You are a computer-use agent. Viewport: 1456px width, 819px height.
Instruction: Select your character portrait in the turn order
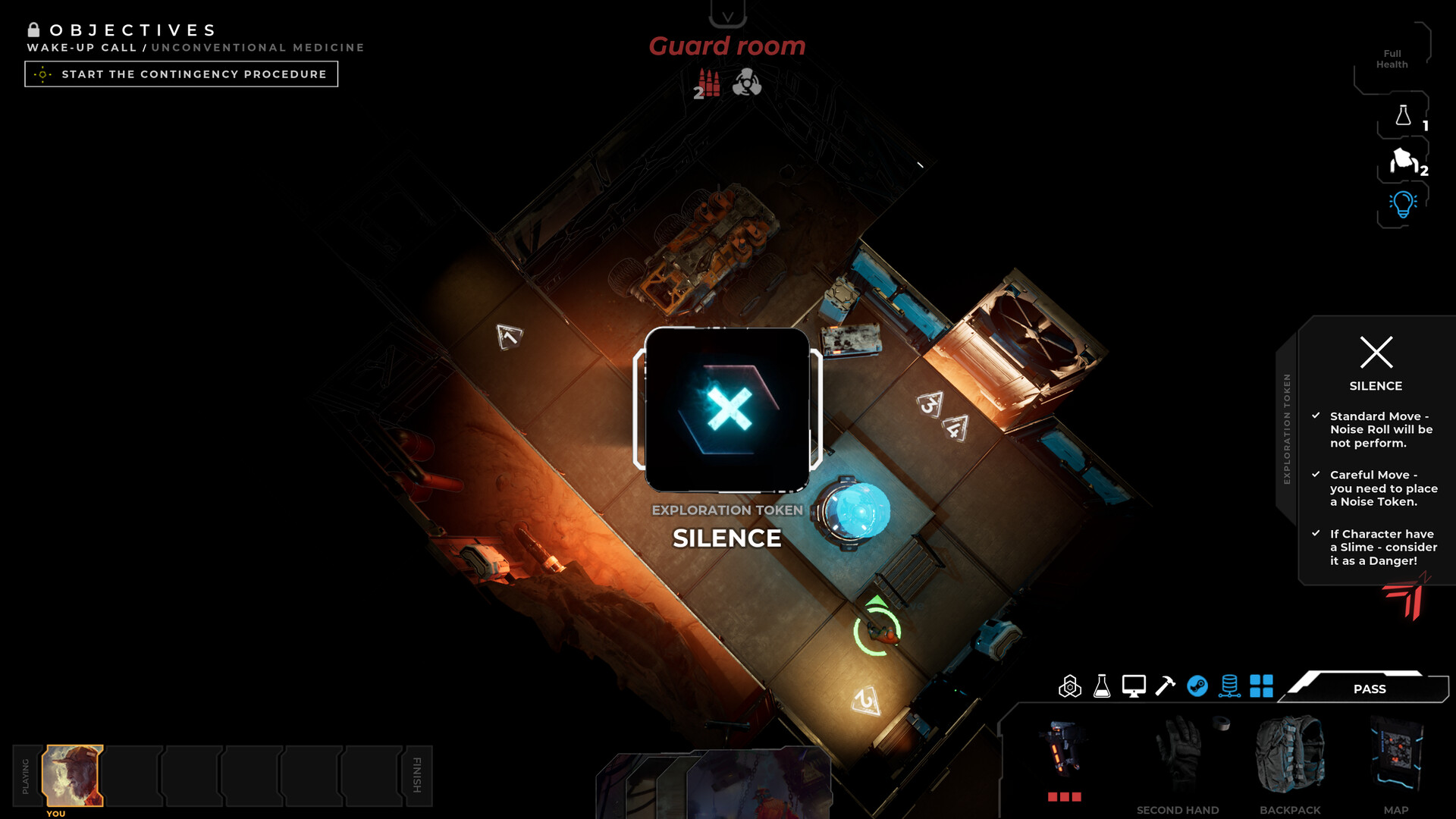click(x=73, y=775)
